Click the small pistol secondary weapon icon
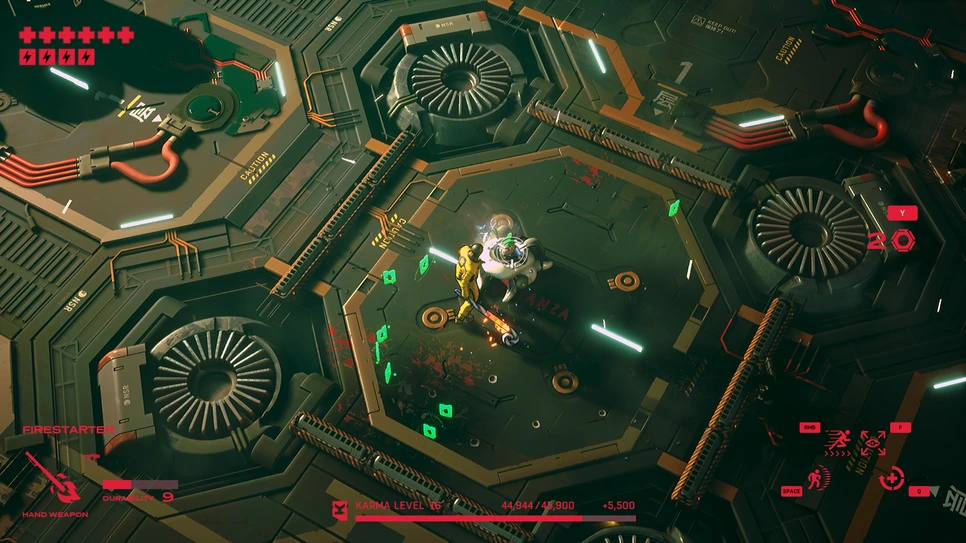 (92, 457)
